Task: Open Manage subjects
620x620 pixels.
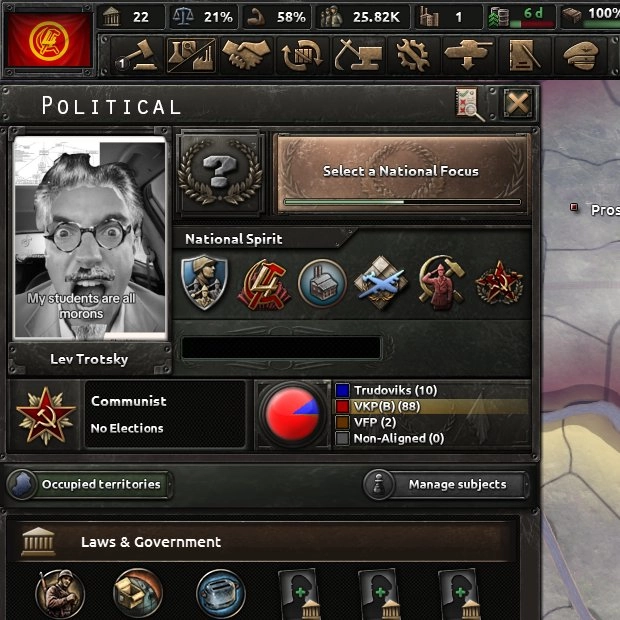Action: point(446,485)
